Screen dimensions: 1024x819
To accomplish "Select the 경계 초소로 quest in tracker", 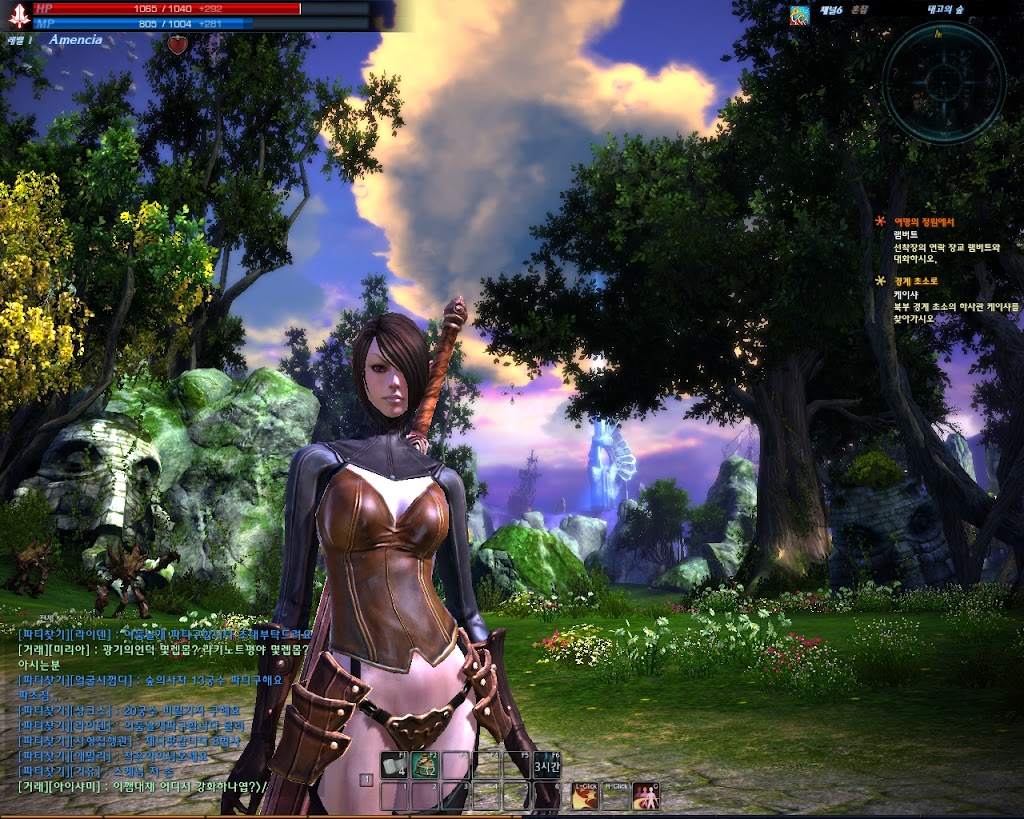I will pyautogui.click(x=917, y=281).
